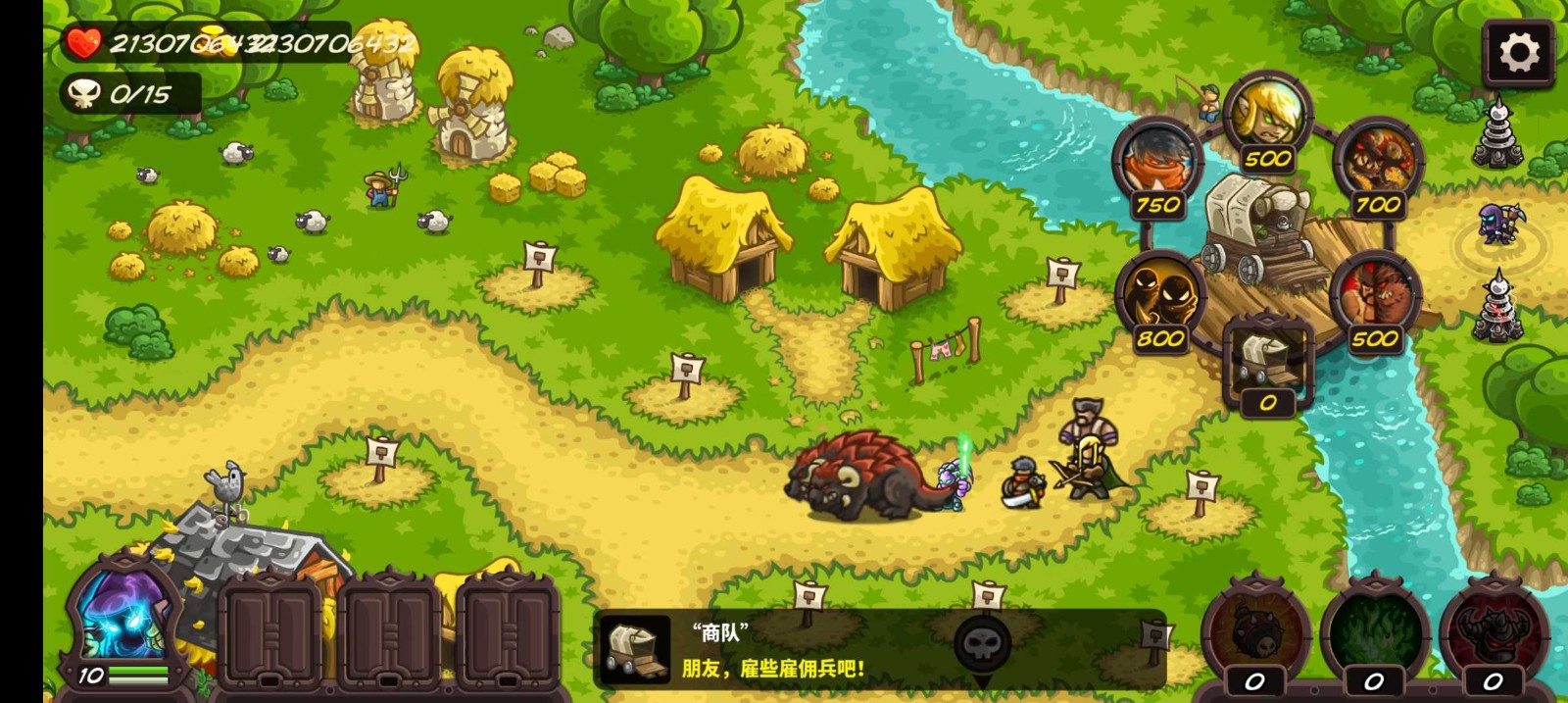Screen dimensions: 1568x703
Task: Call the next wave with the skull marker
Action: coord(982,644)
